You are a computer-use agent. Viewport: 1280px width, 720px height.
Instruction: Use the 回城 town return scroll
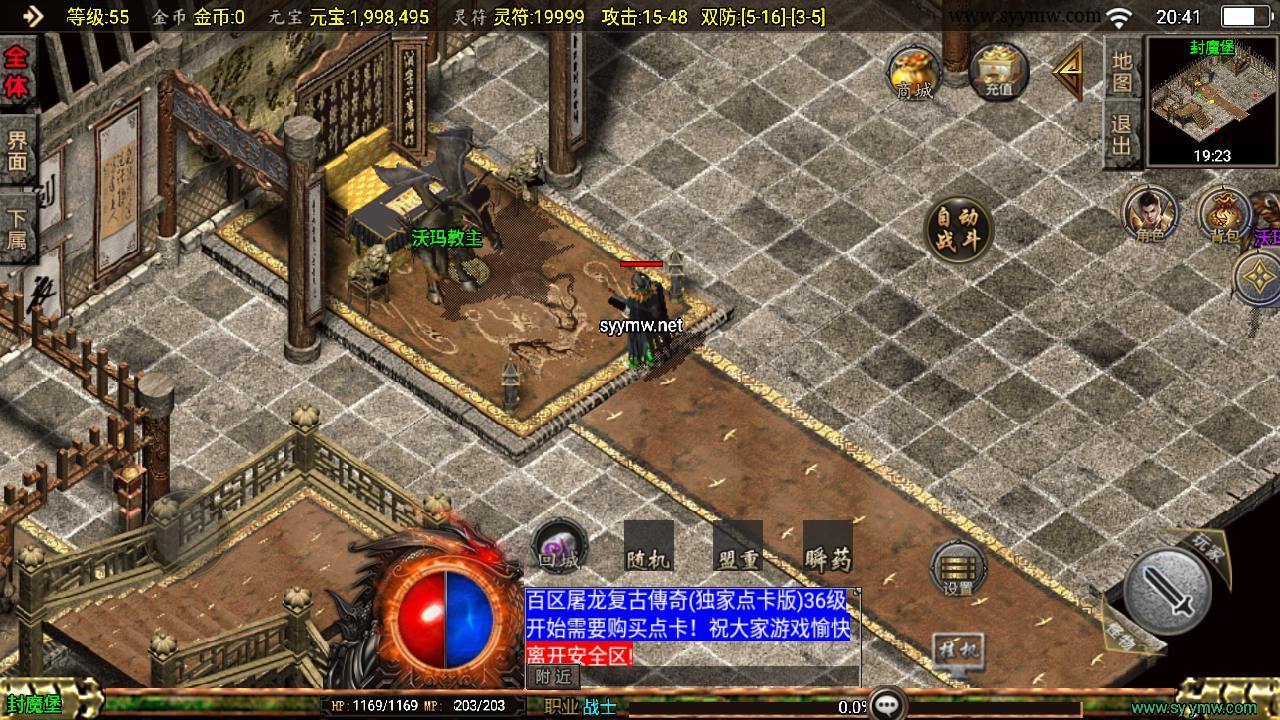(558, 547)
